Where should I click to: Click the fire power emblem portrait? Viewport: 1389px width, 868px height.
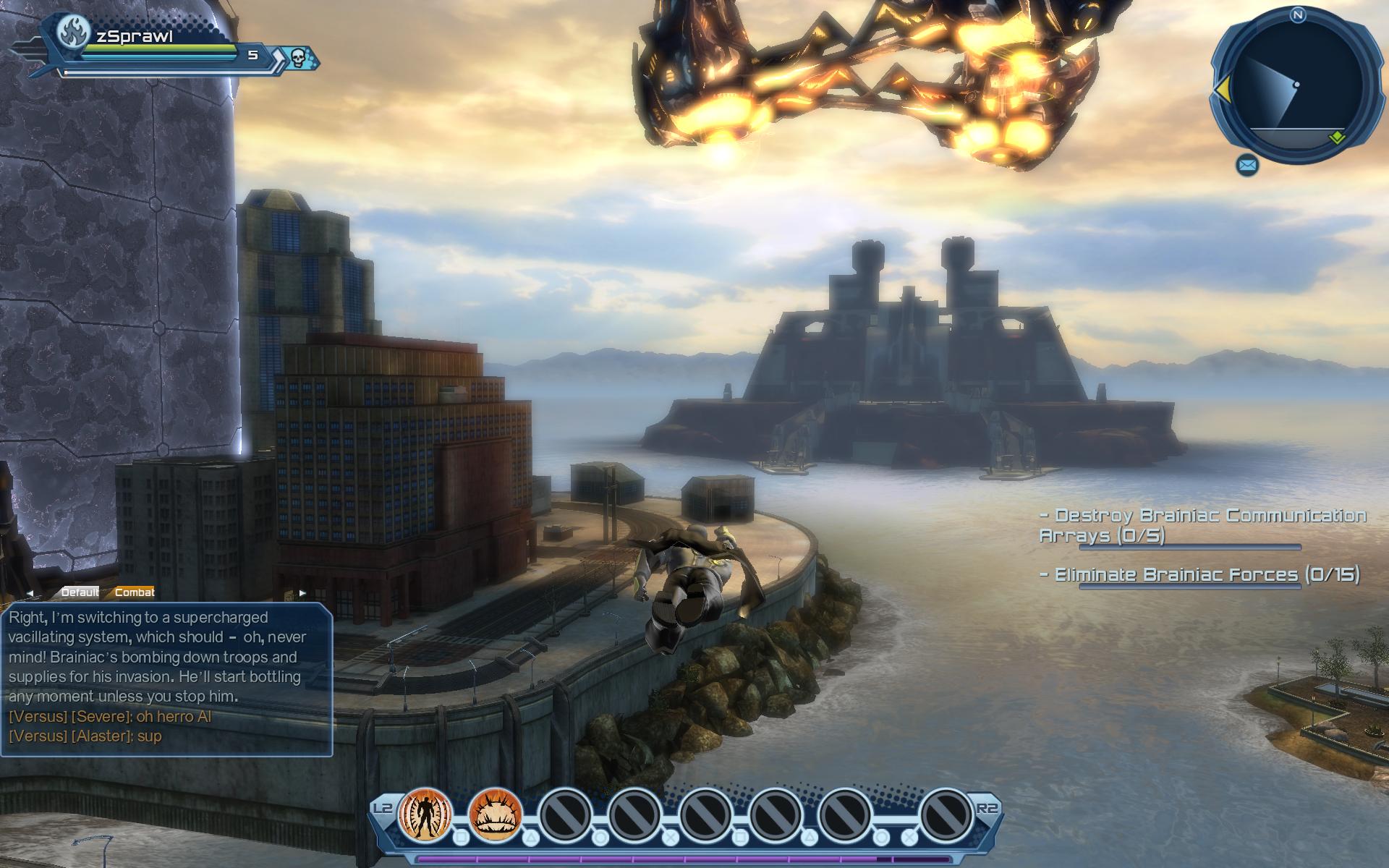[75, 32]
